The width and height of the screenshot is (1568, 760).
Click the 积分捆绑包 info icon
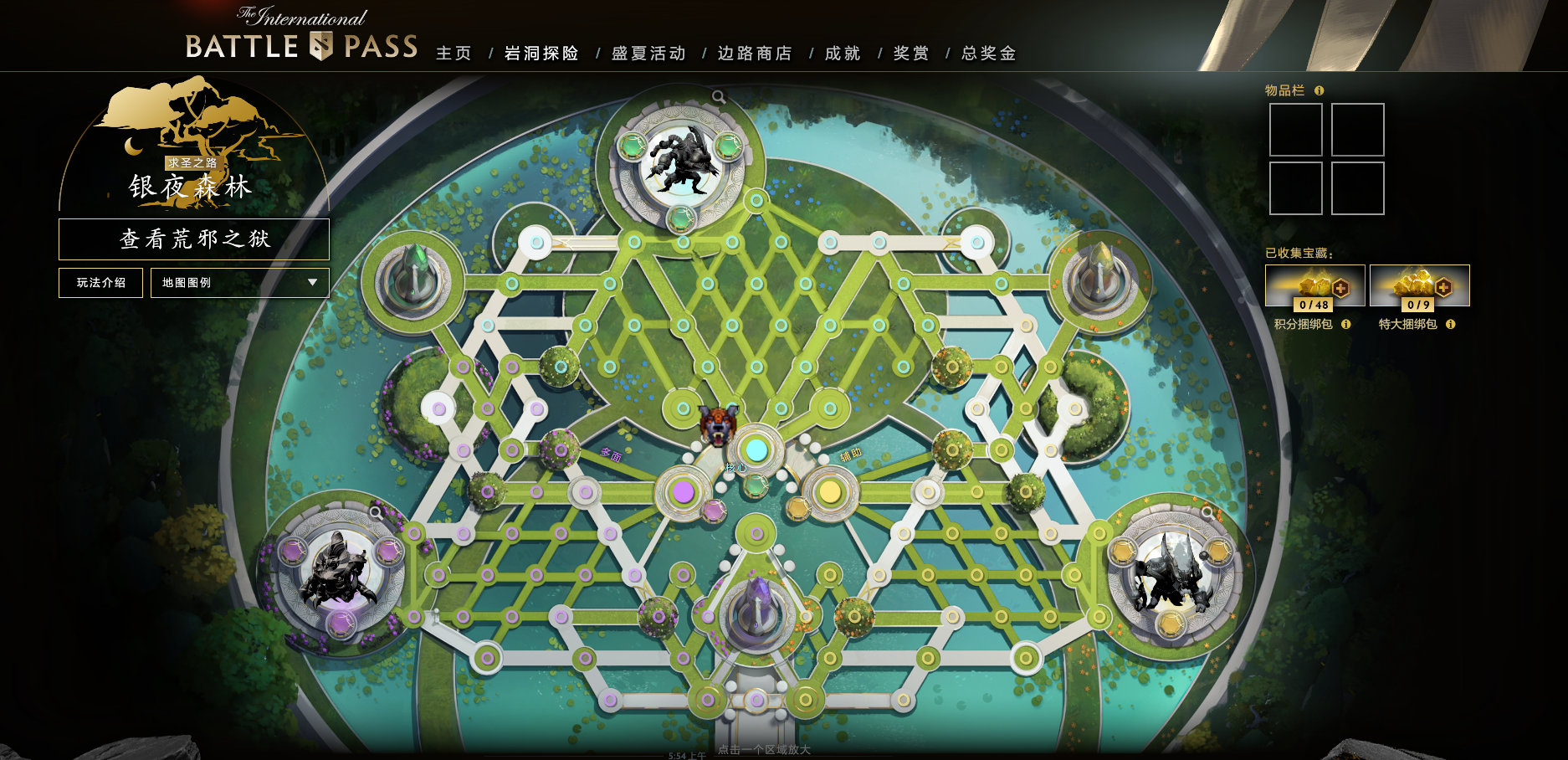1346,324
